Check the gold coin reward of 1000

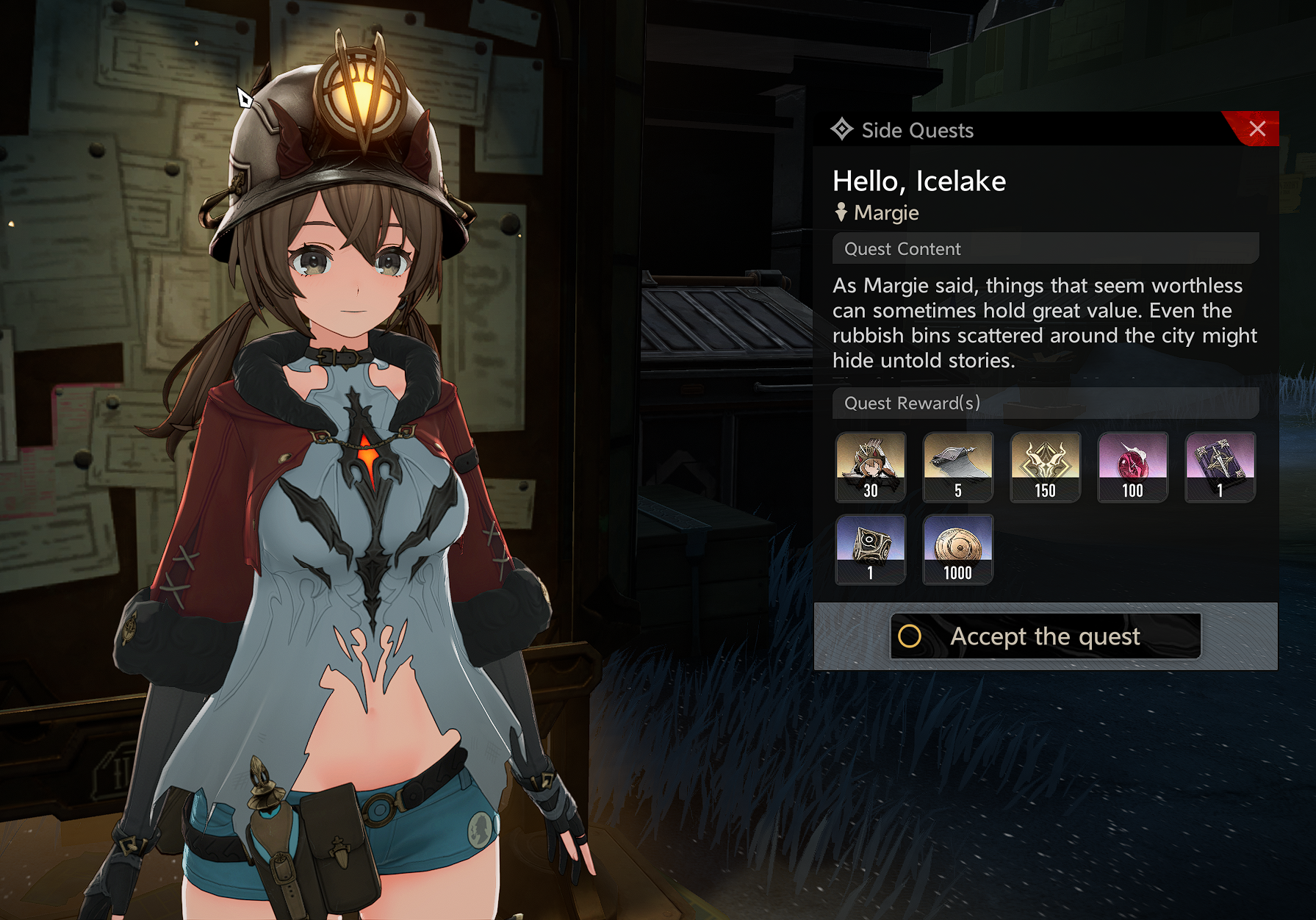[x=957, y=550]
